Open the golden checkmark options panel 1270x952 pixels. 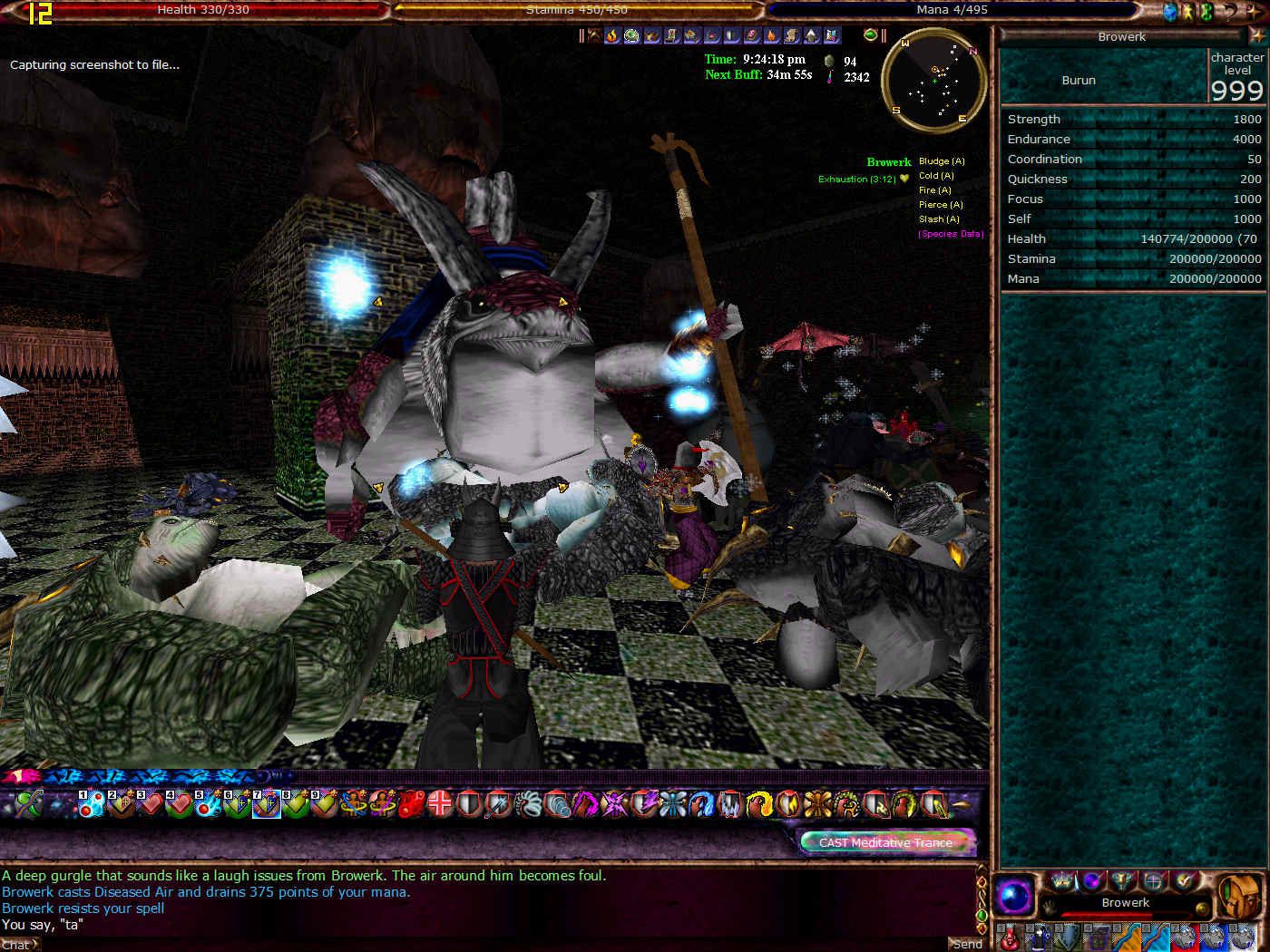point(1184,879)
